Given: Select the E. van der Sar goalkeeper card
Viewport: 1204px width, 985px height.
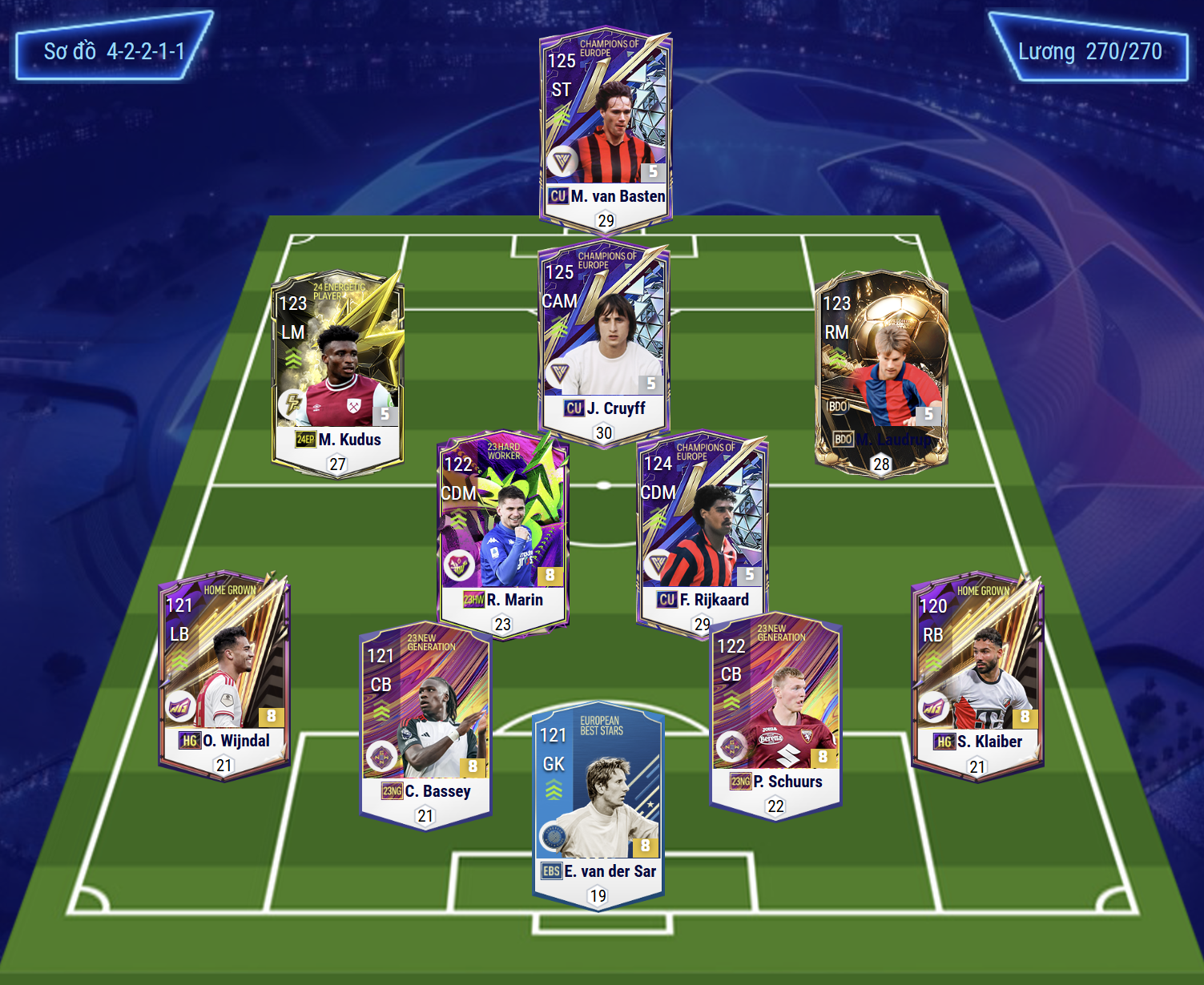Looking at the screenshot, I should [598, 805].
